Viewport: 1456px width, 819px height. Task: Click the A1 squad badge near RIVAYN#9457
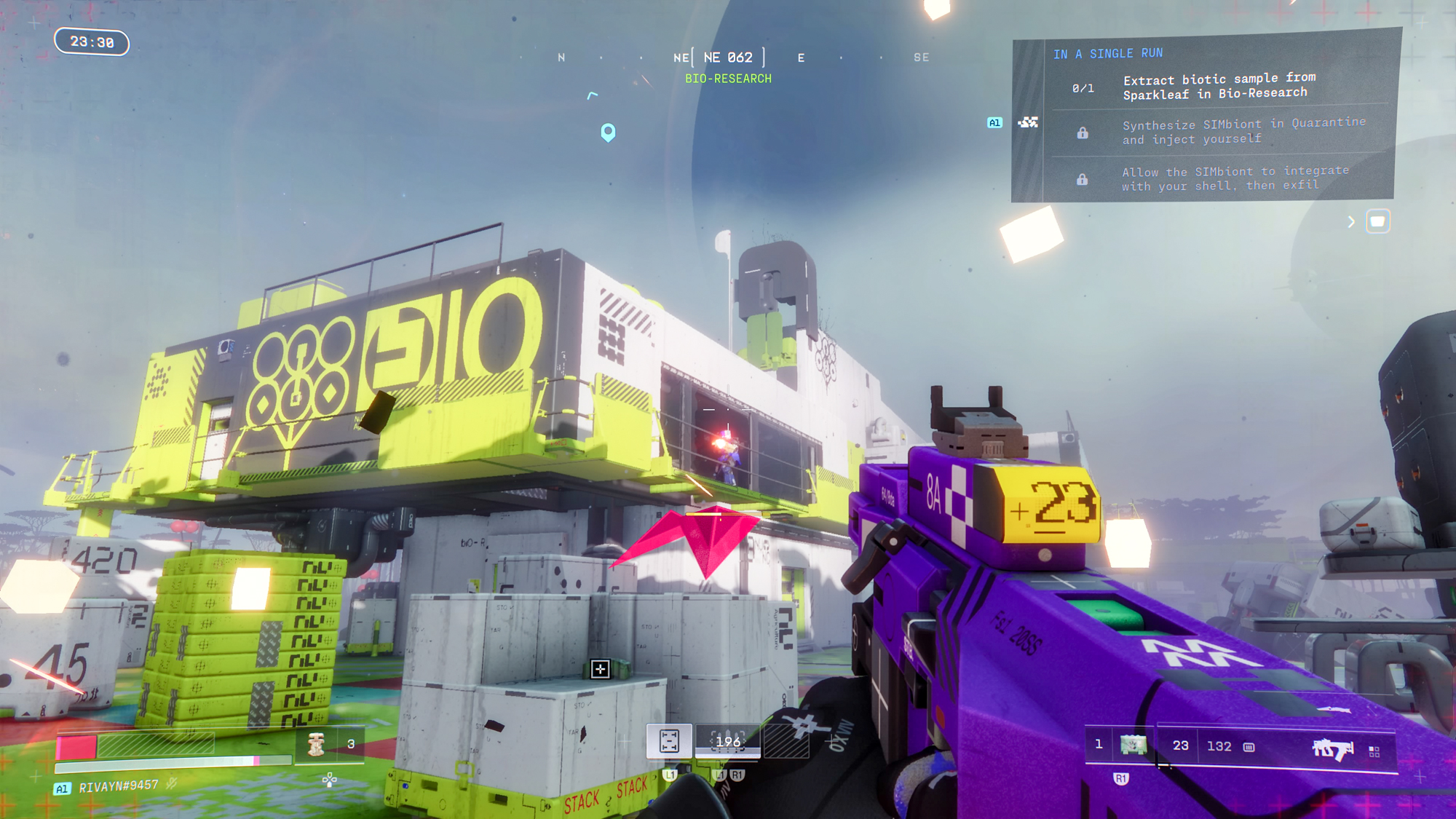coord(62,788)
